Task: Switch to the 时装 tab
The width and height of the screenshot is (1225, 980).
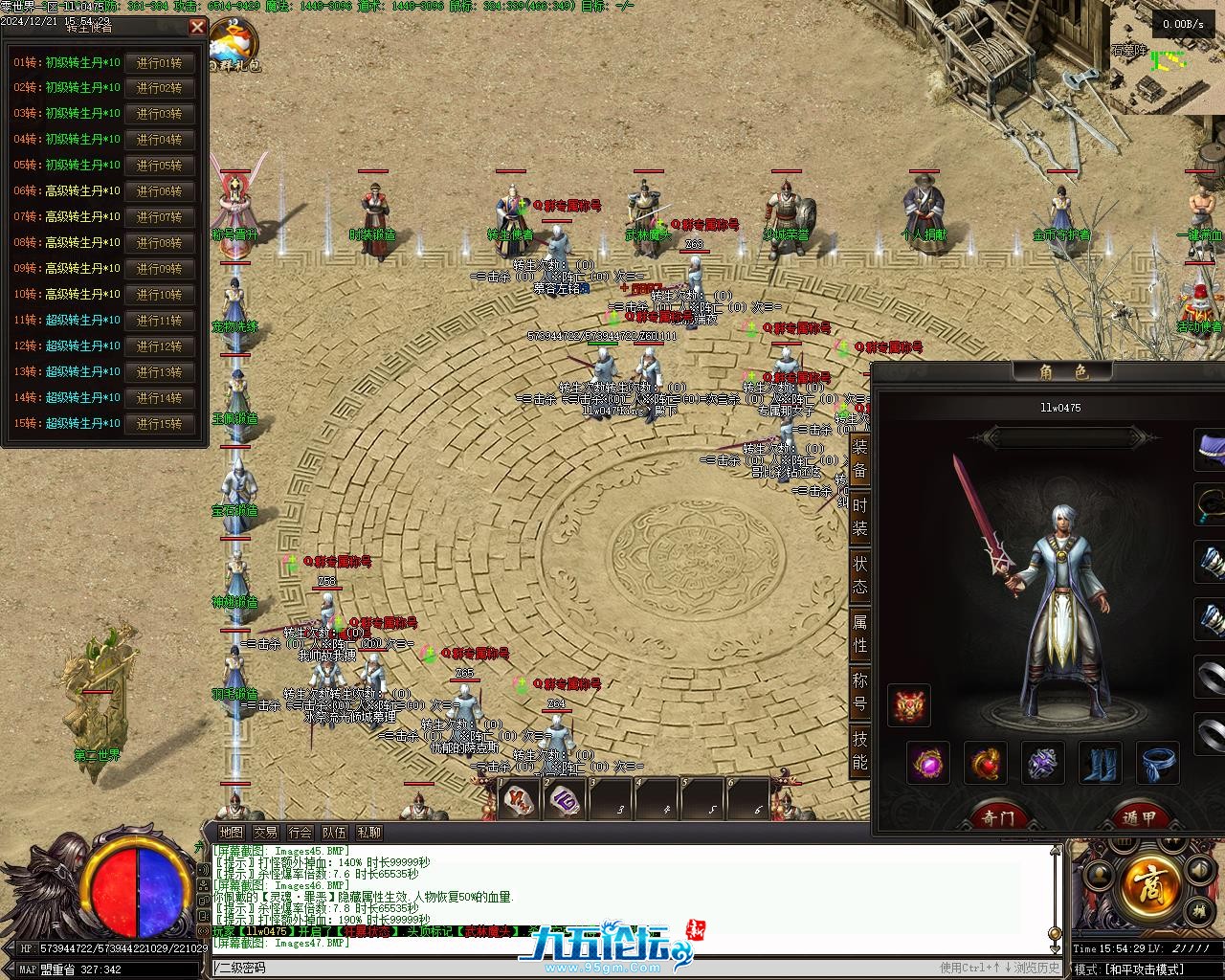Action: [860, 517]
